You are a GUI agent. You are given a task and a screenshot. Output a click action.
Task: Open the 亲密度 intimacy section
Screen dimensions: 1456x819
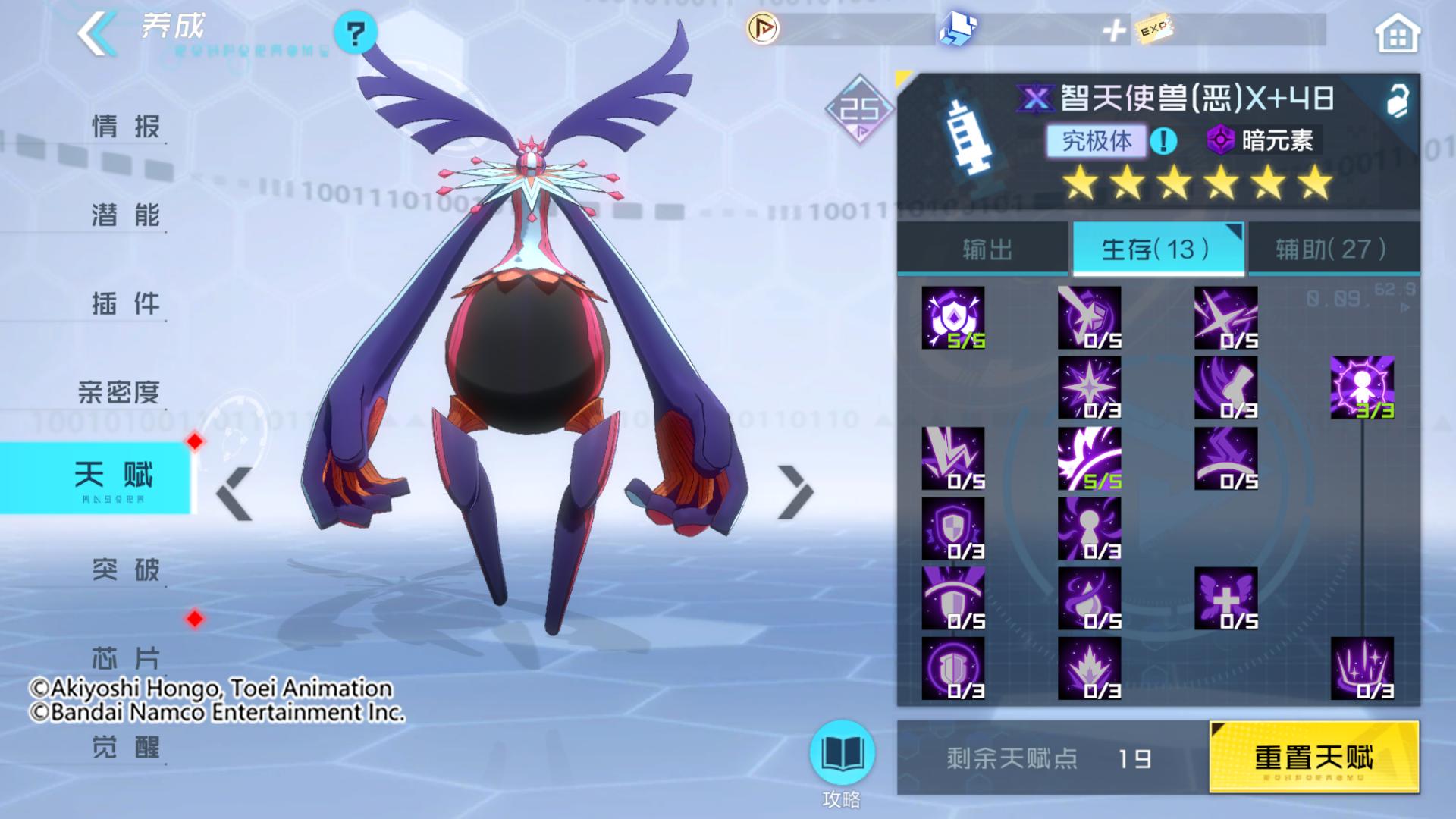(x=119, y=392)
